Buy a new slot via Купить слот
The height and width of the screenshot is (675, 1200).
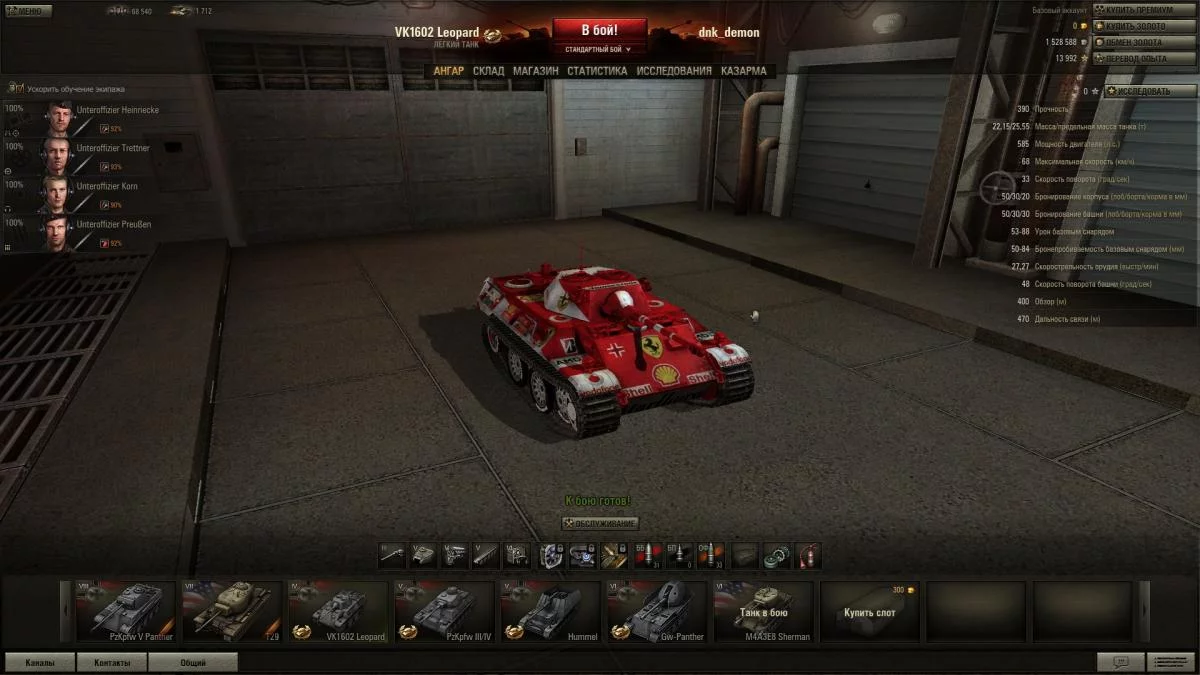coord(870,611)
